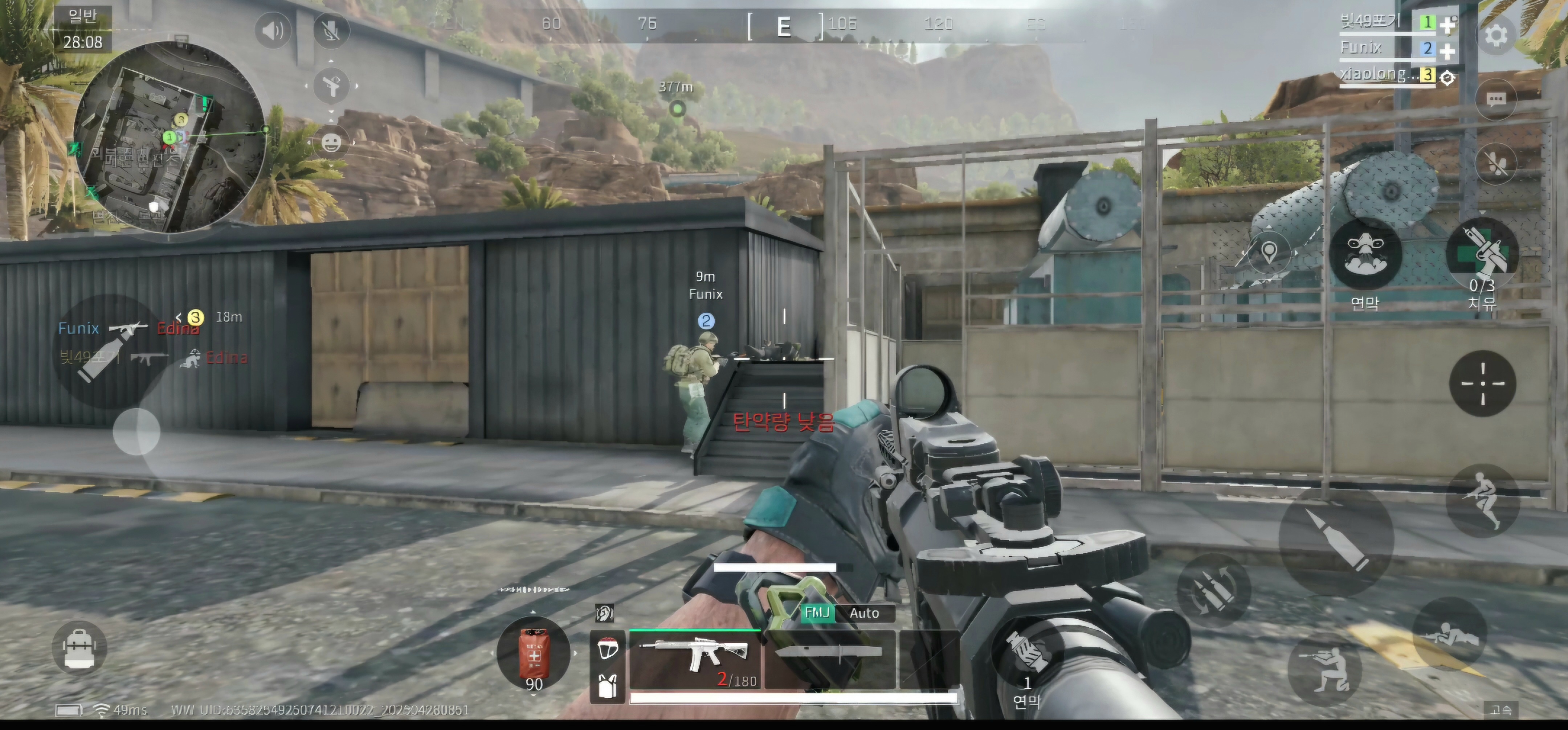Open the emoji emote button
1568x730 pixels.
pos(331,144)
